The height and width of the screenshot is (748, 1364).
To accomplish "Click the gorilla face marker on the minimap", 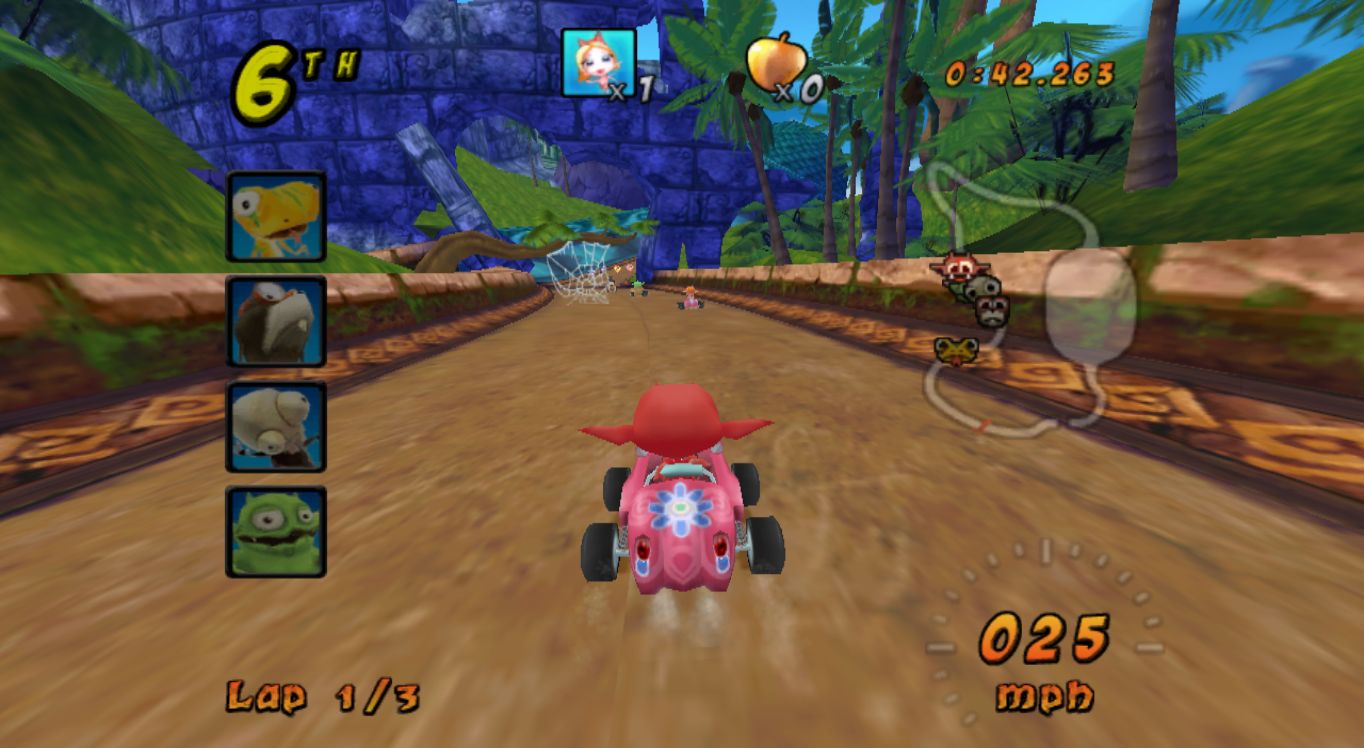I will pos(991,309).
